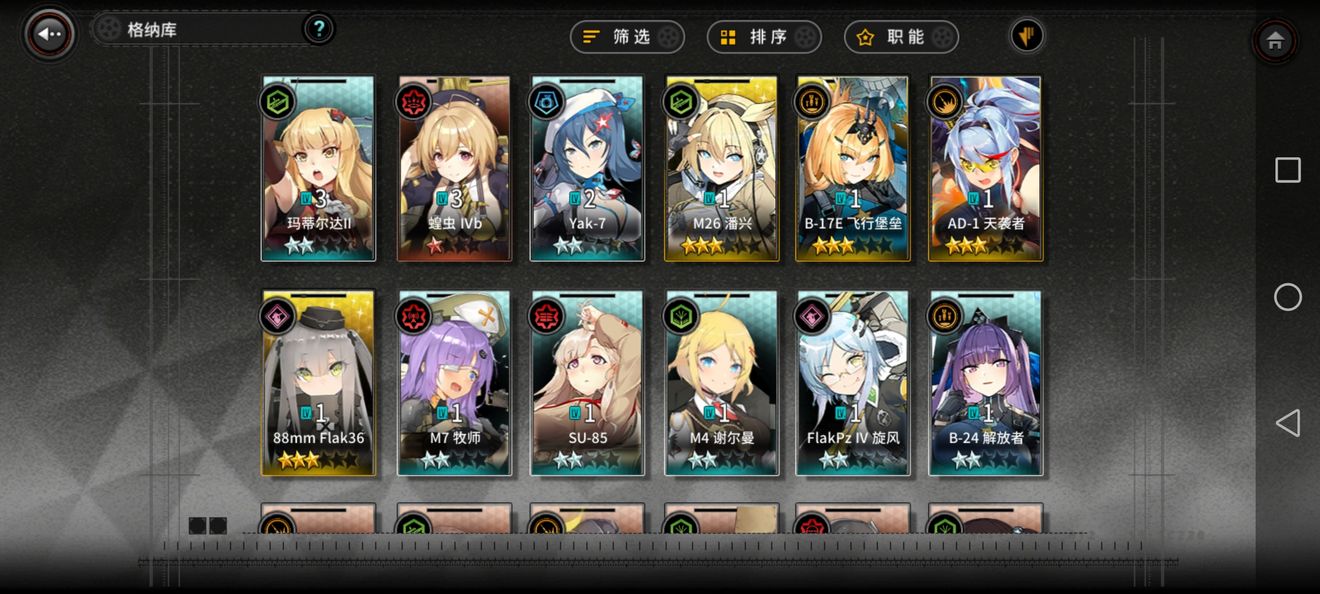Open the help question mark icon
This screenshot has width=1320, height=594.
point(318,29)
